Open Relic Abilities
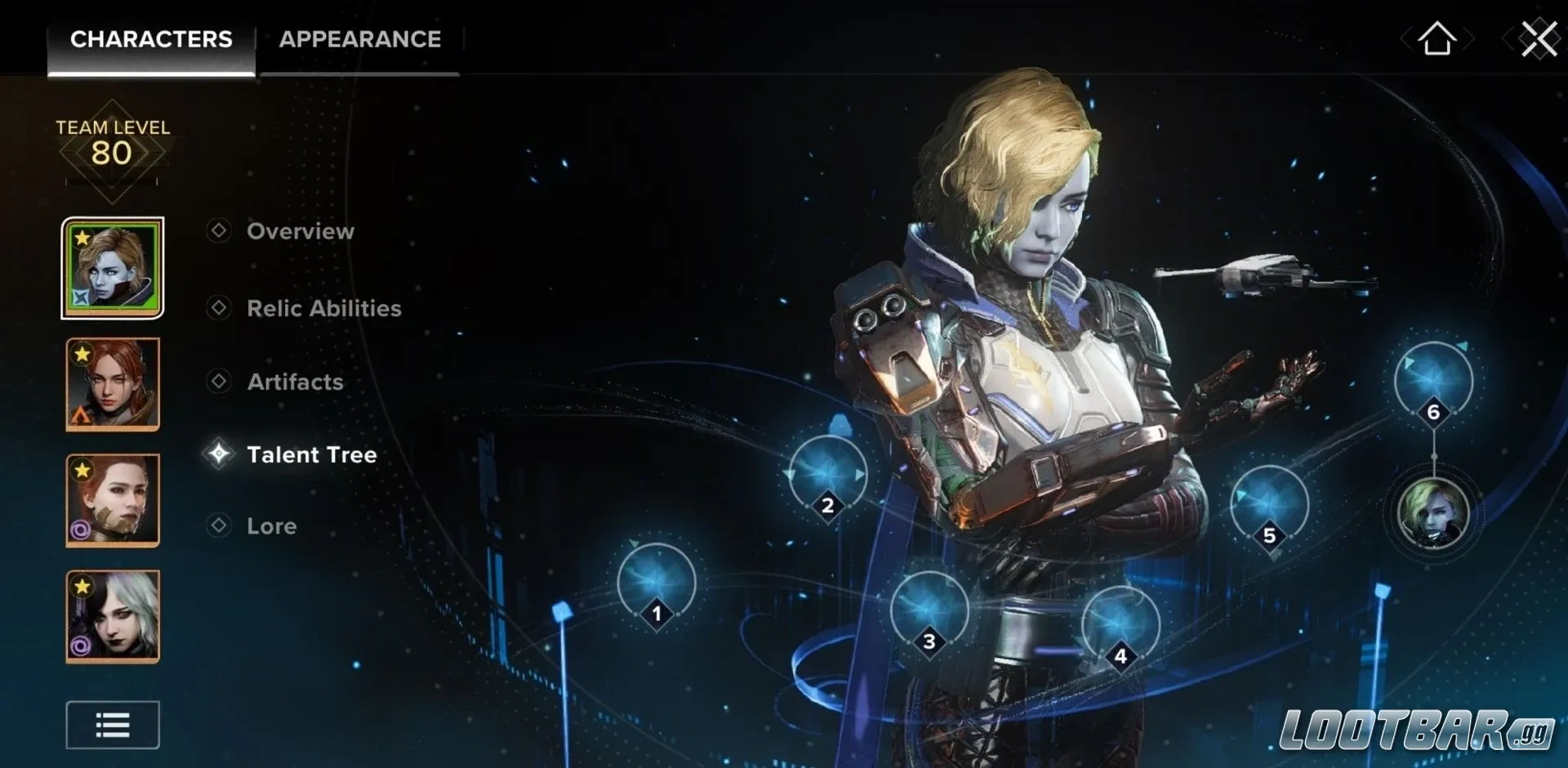1568x768 pixels. (x=323, y=308)
